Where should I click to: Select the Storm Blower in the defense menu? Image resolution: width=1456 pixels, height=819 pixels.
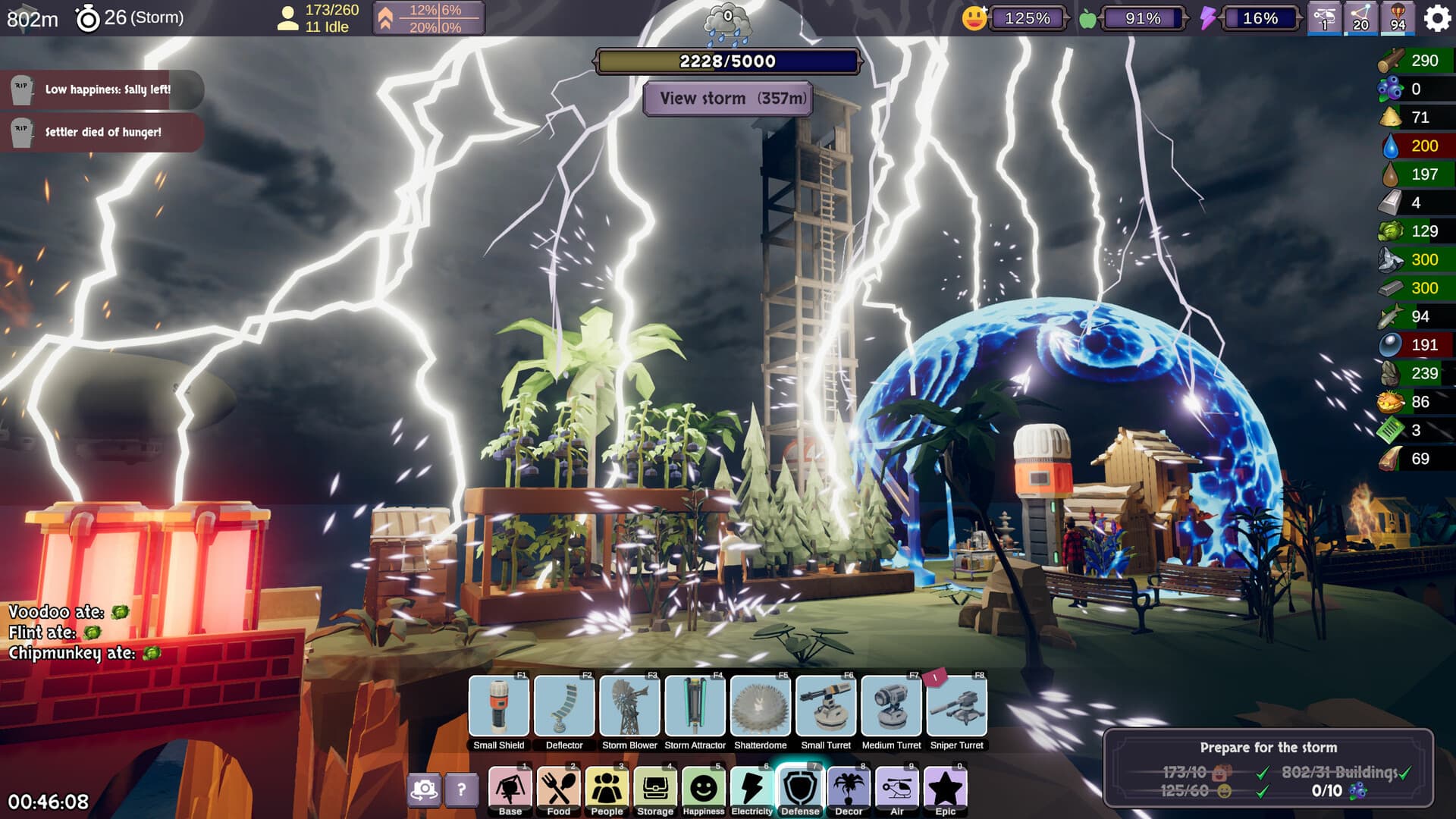coord(629,707)
